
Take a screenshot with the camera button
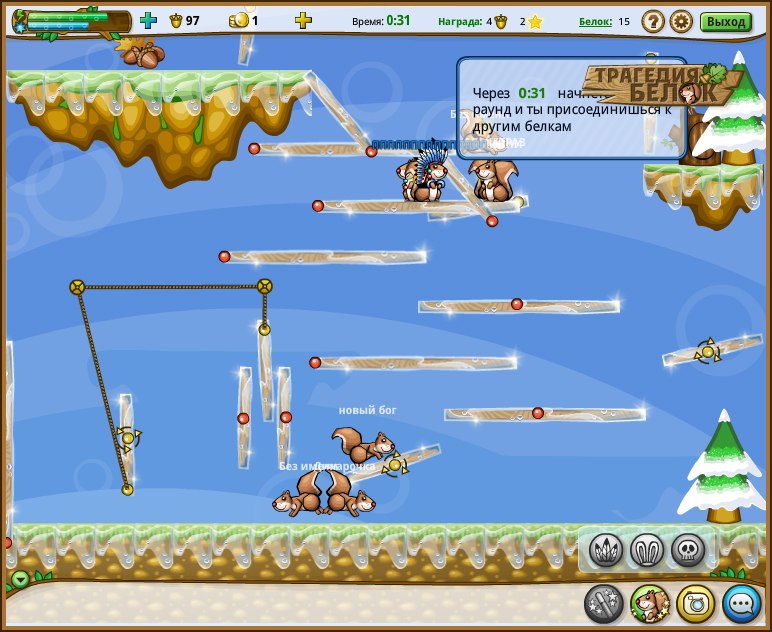(x=696, y=603)
